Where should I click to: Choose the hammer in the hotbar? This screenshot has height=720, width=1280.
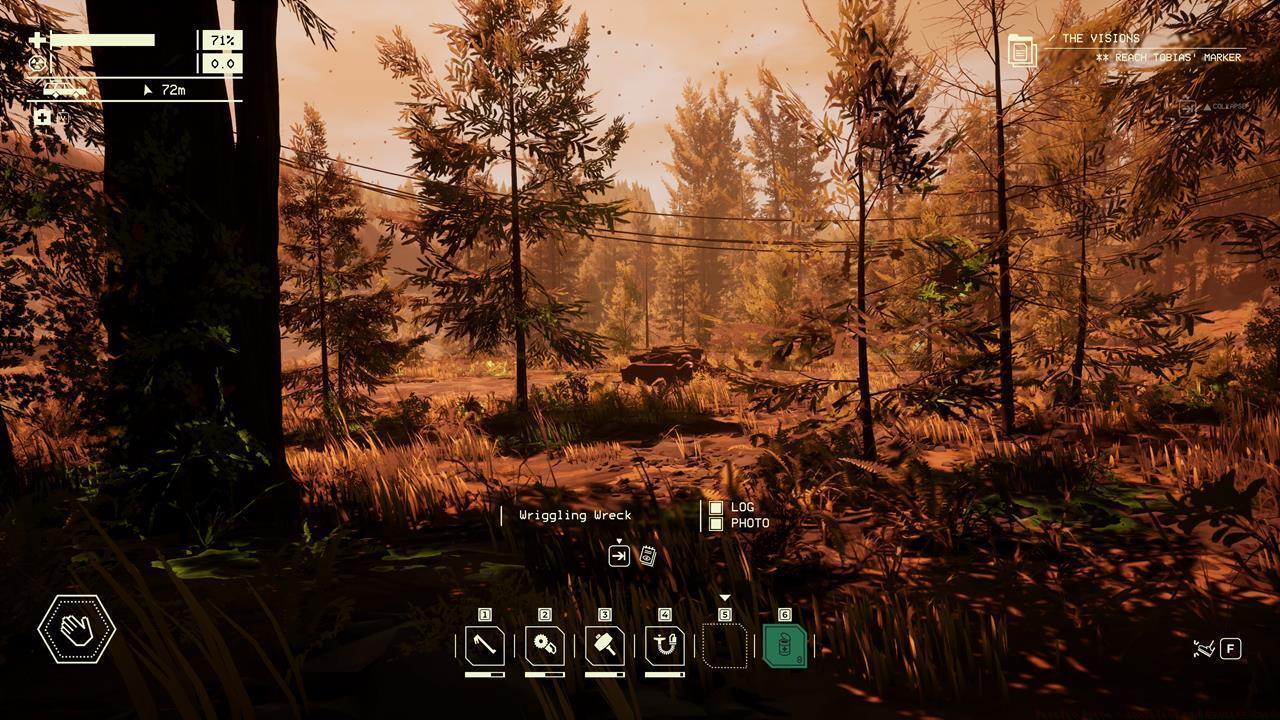click(x=605, y=646)
